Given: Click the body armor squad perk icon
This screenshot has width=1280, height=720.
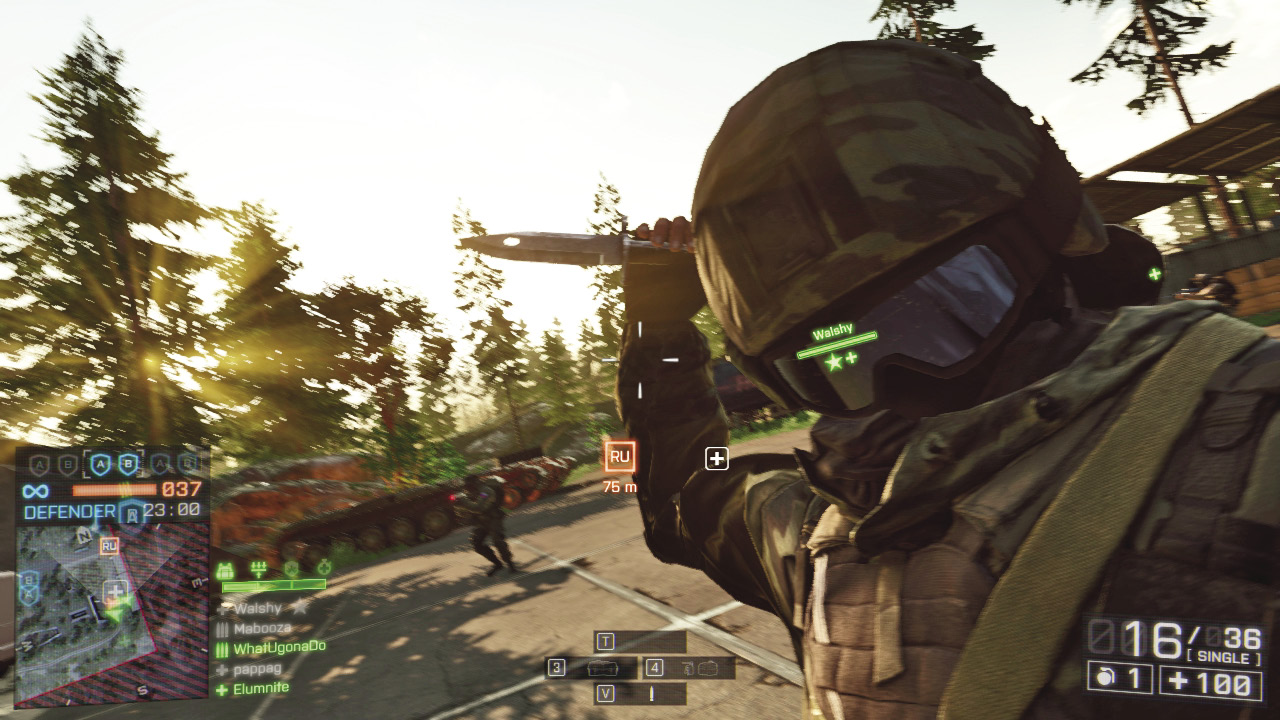Looking at the screenshot, I should (226, 569).
